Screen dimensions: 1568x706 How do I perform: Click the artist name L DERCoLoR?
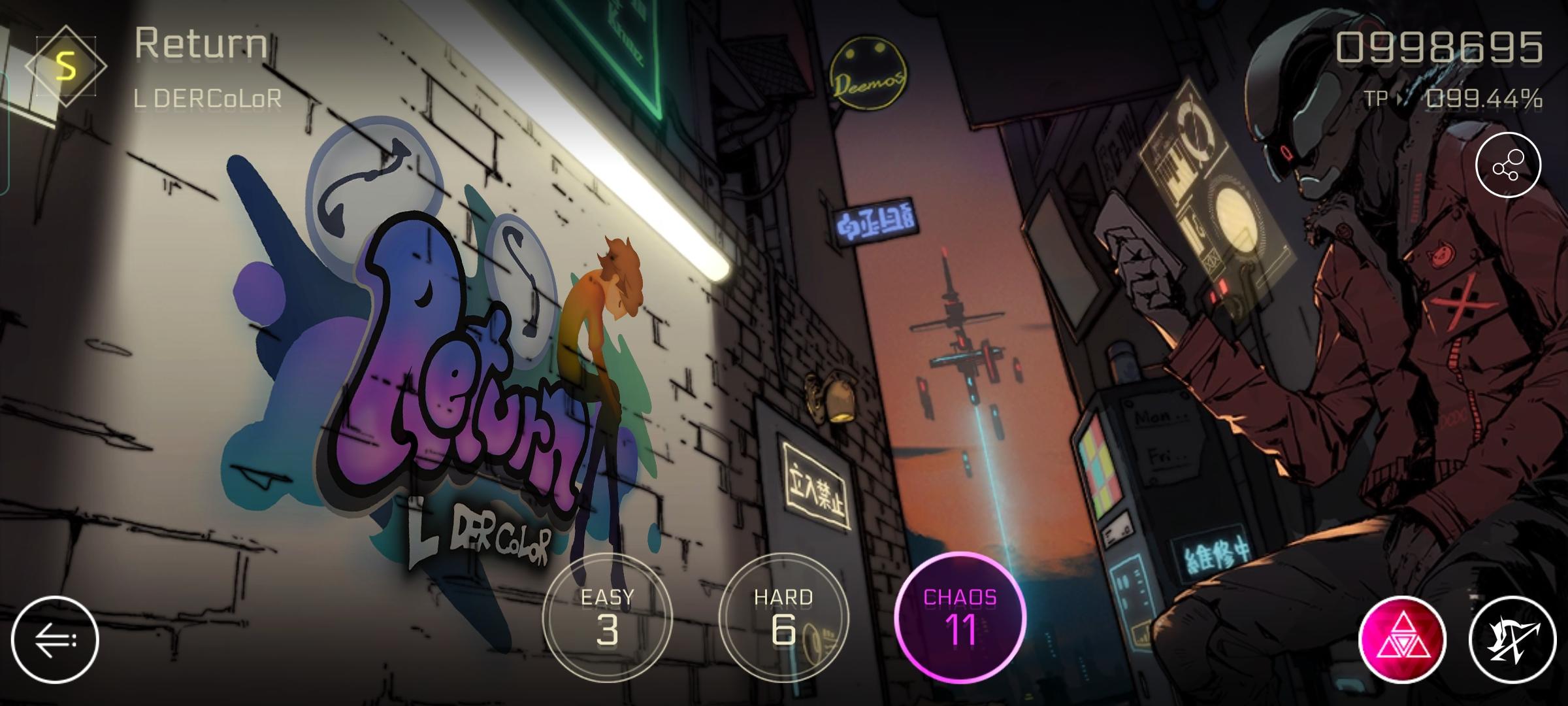209,98
